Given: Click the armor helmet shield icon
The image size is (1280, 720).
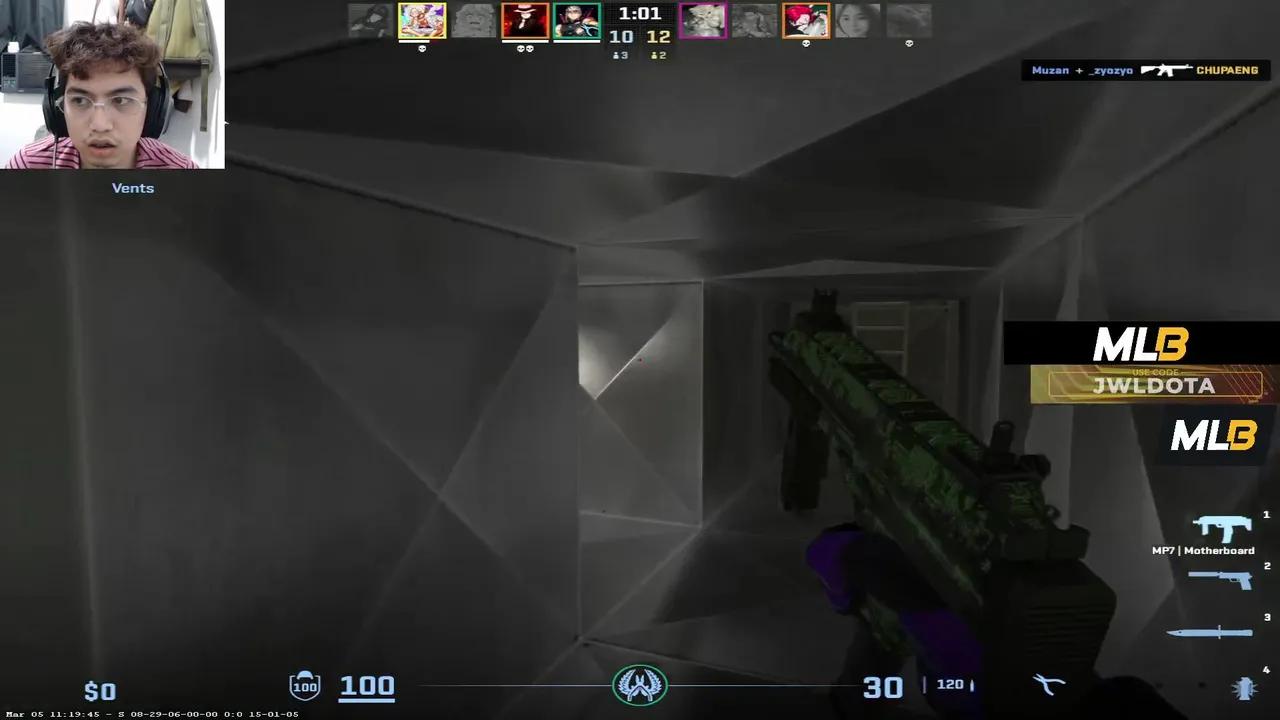Looking at the screenshot, I should pyautogui.click(x=305, y=684).
